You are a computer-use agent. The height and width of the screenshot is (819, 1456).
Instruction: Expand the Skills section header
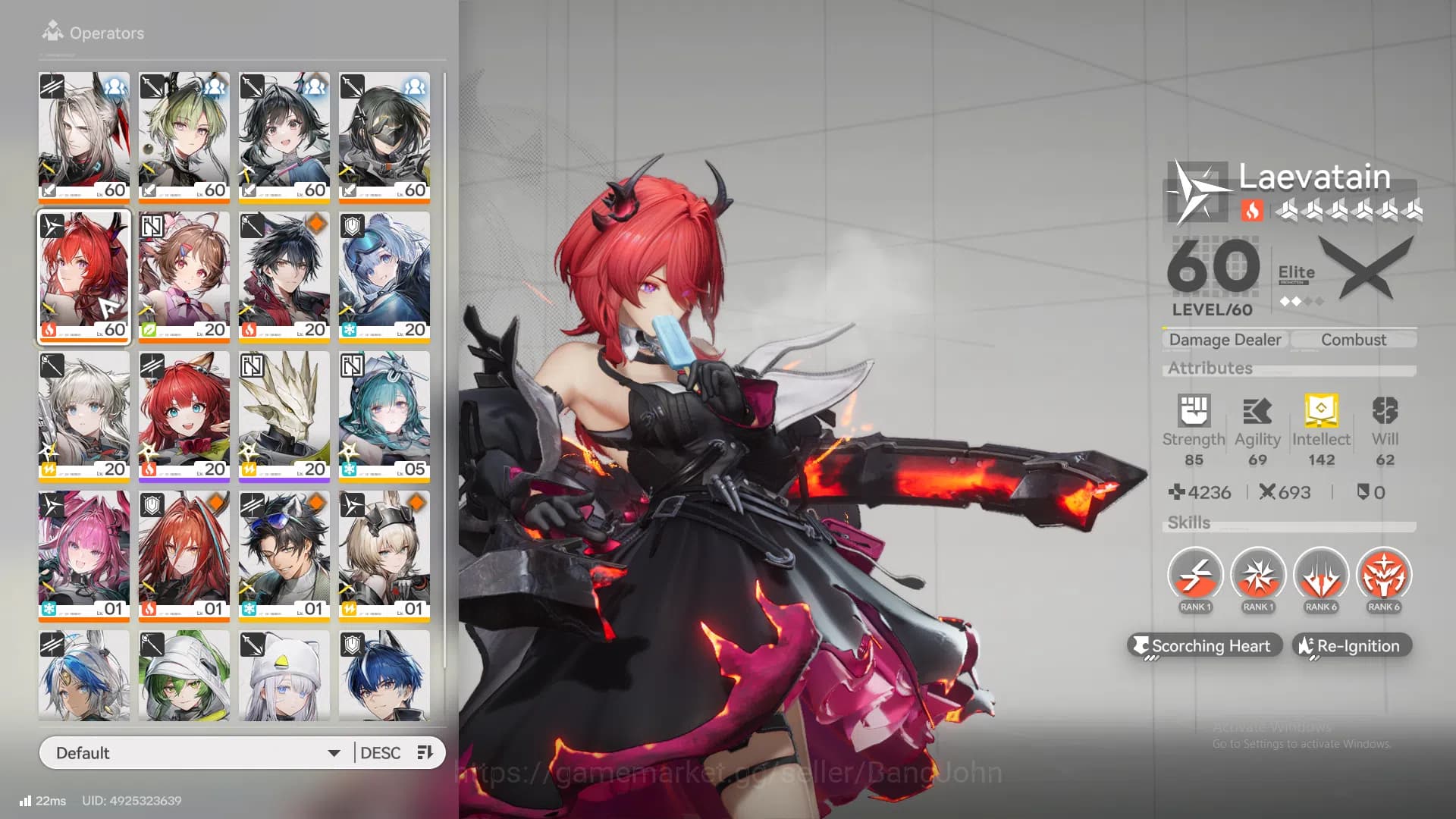coord(1188,522)
